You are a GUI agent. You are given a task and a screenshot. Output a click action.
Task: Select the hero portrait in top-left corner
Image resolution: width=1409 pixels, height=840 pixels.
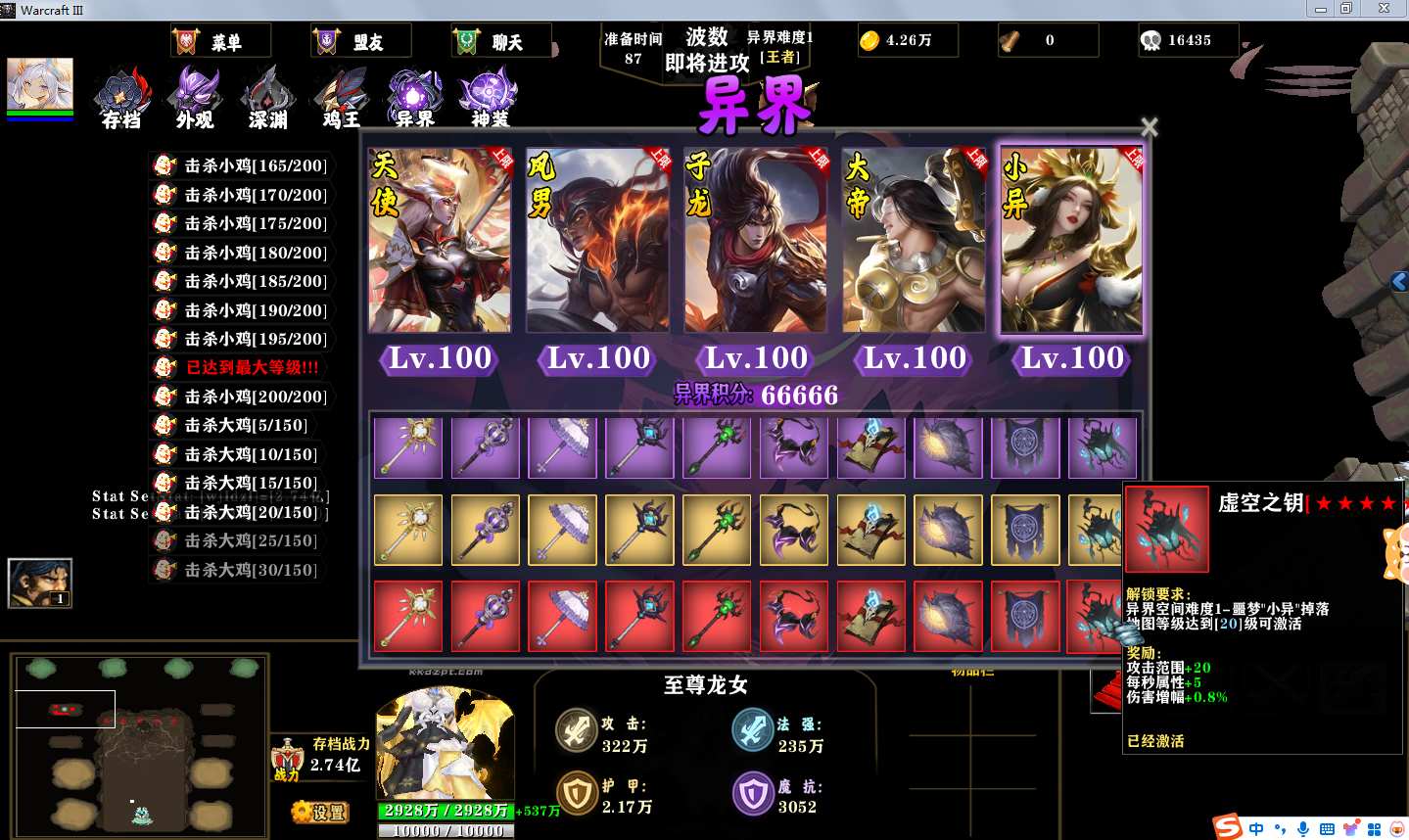(40, 84)
